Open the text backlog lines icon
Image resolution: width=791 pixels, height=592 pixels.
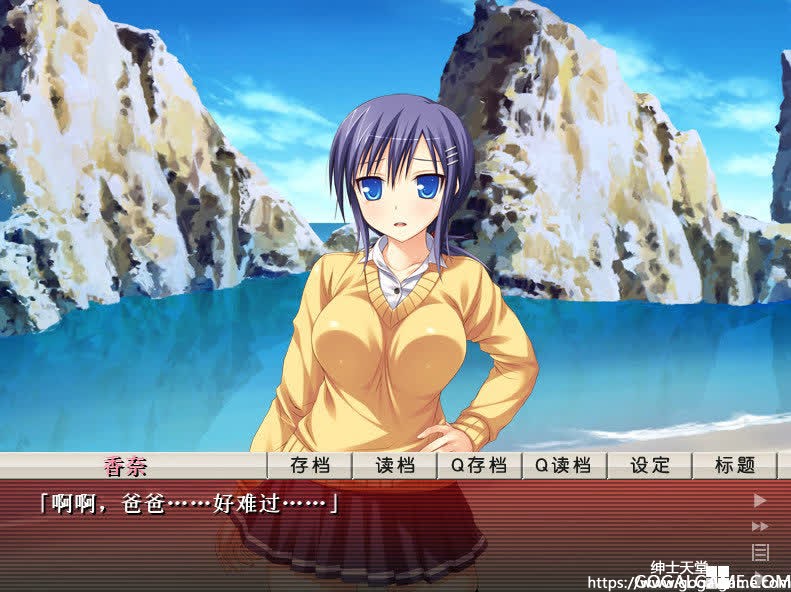click(760, 552)
